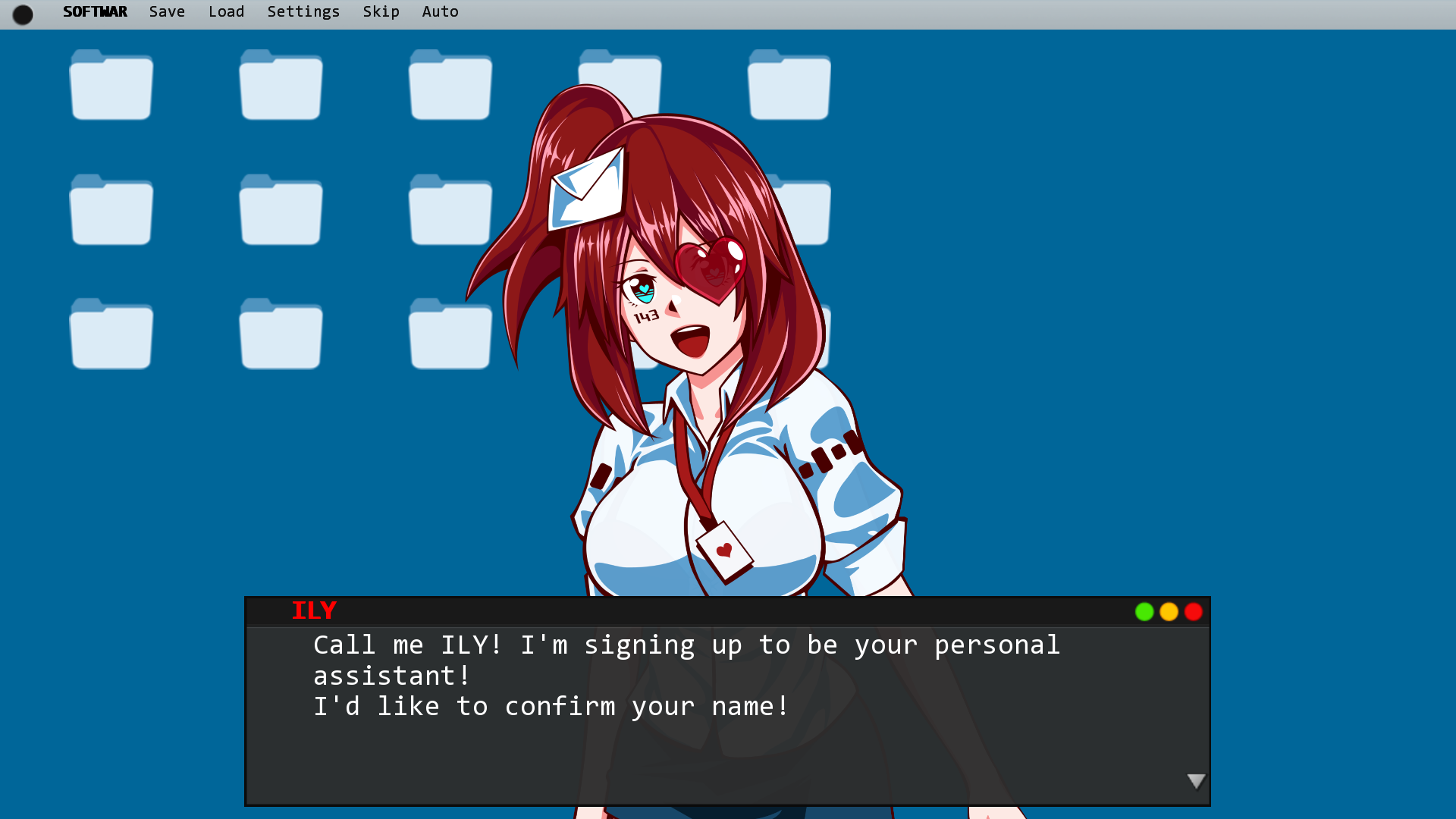Screen dimensions: 1456x819
Task: Click the ILY window title
Action: (313, 610)
